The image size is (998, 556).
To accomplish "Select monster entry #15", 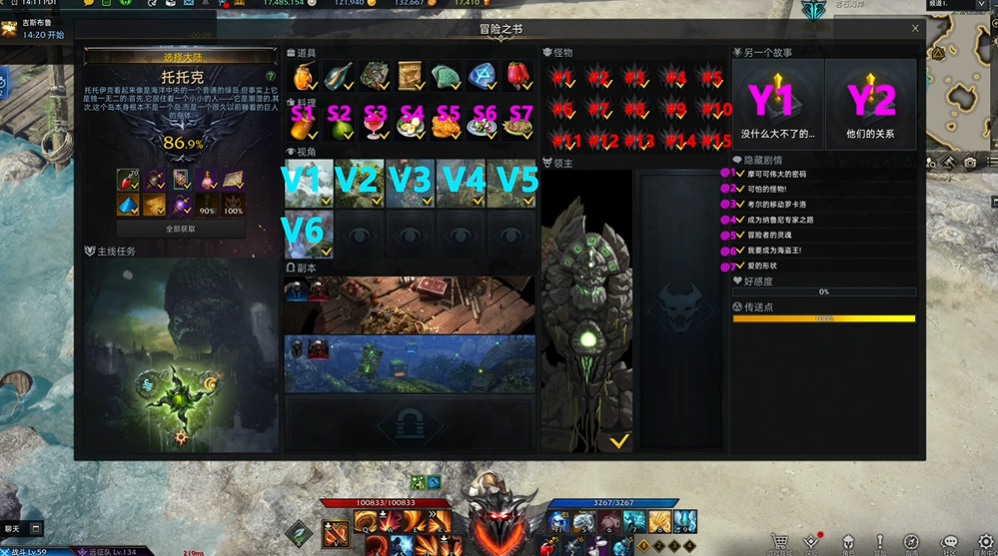I will pyautogui.click(x=712, y=141).
